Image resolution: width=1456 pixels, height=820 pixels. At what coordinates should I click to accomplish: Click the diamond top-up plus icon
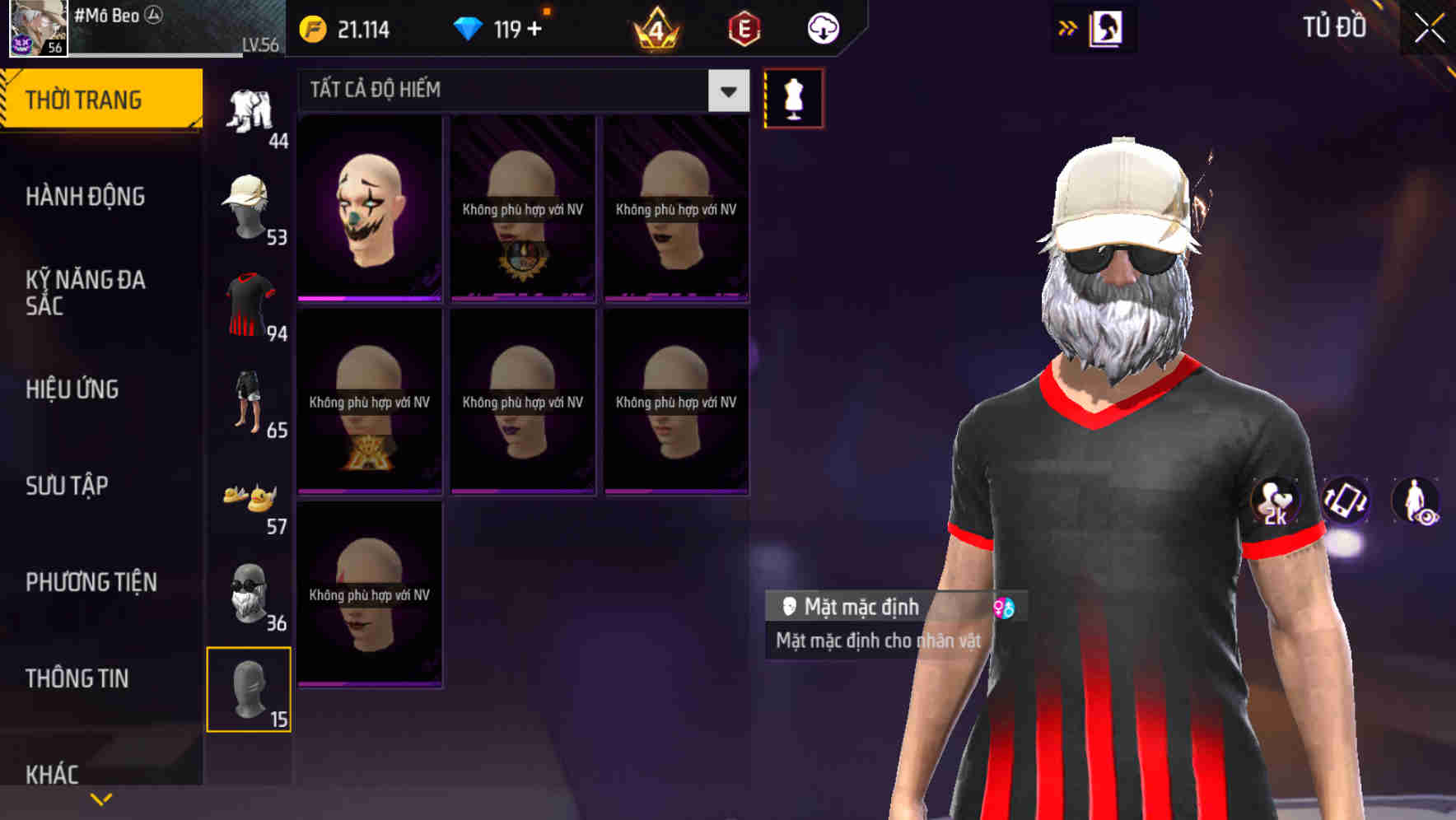[534, 27]
